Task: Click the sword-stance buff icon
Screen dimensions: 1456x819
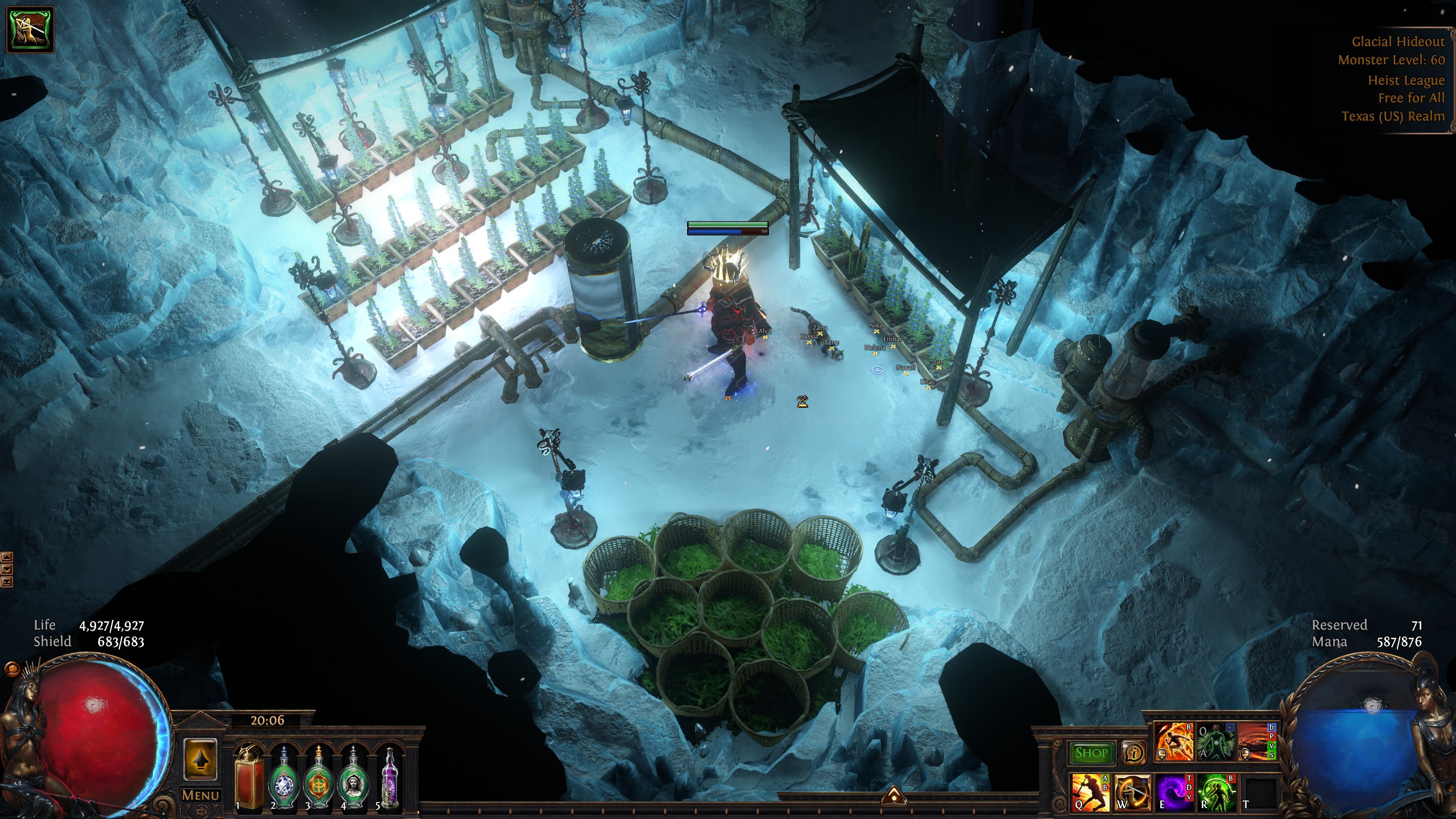Action: click(x=30, y=29)
